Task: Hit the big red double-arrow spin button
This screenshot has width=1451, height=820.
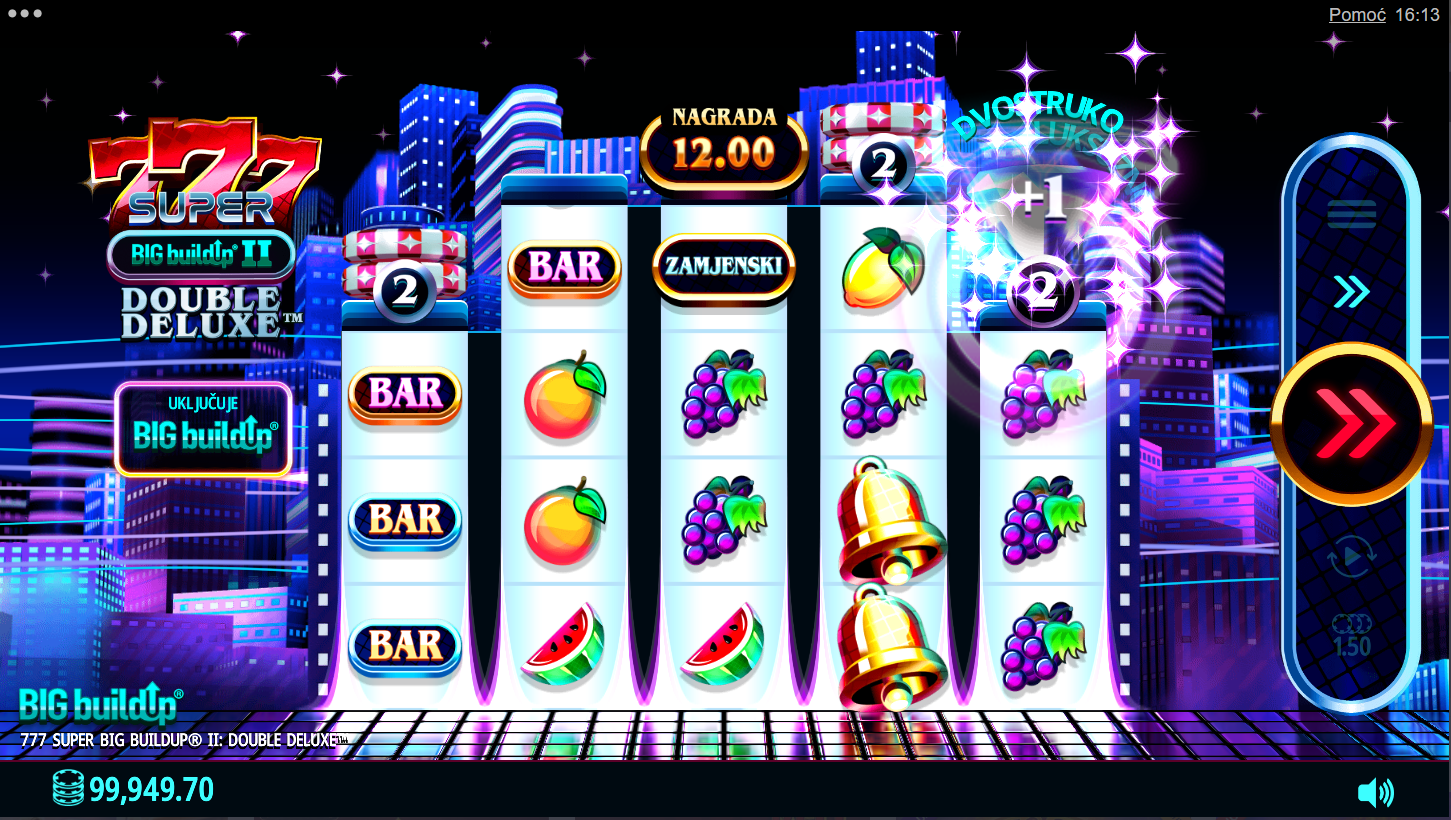Action: [x=1351, y=424]
